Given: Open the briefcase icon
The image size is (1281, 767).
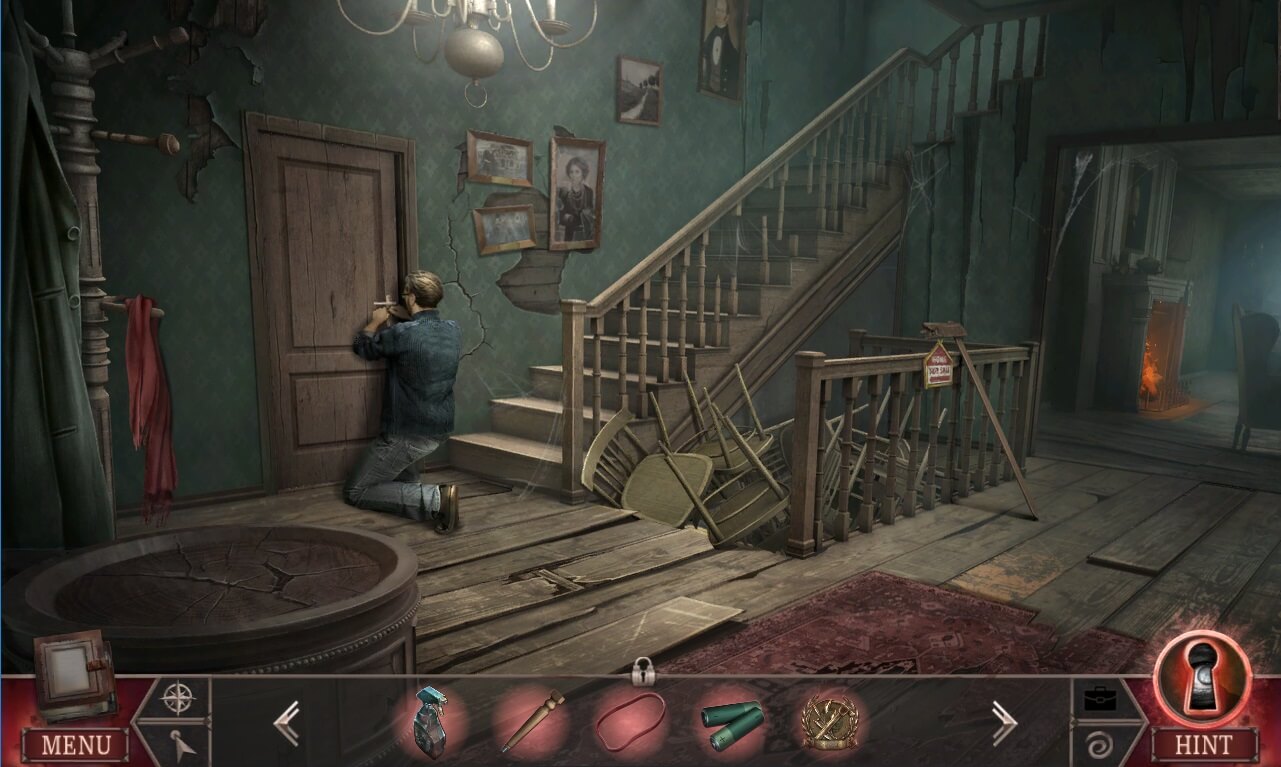Looking at the screenshot, I should coord(1103,697).
